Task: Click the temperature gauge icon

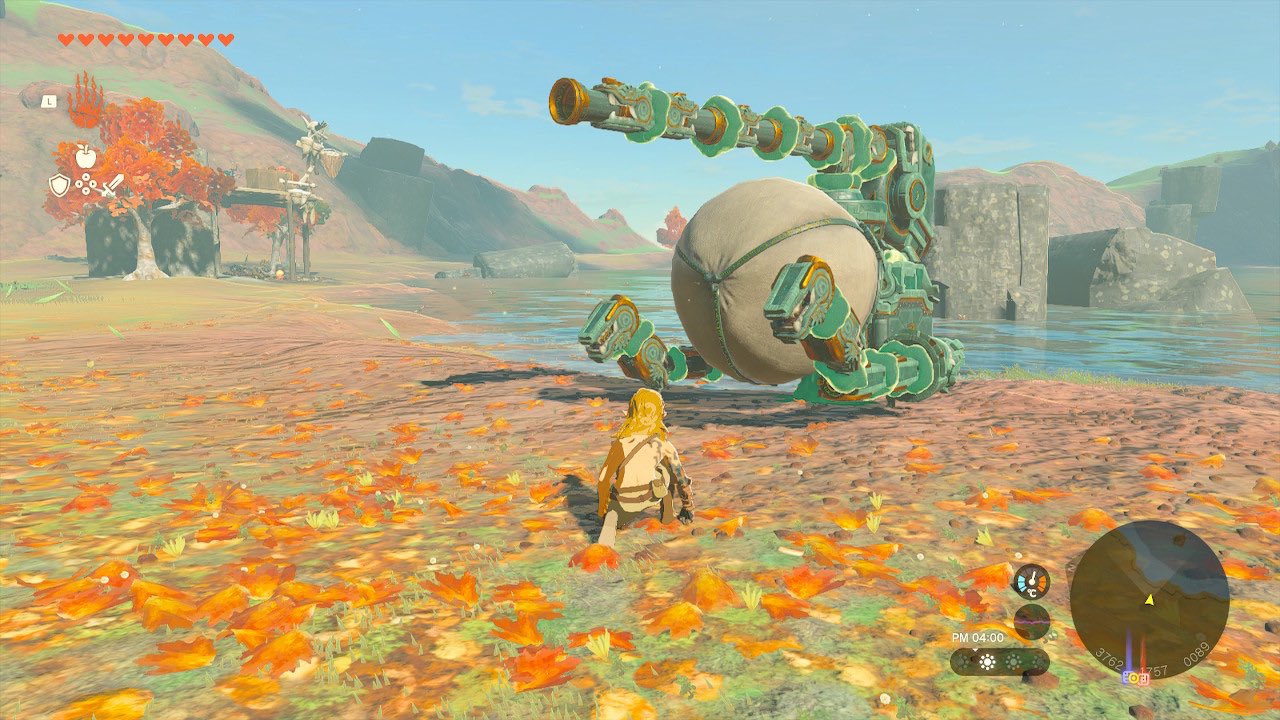Action: pos(1031,582)
